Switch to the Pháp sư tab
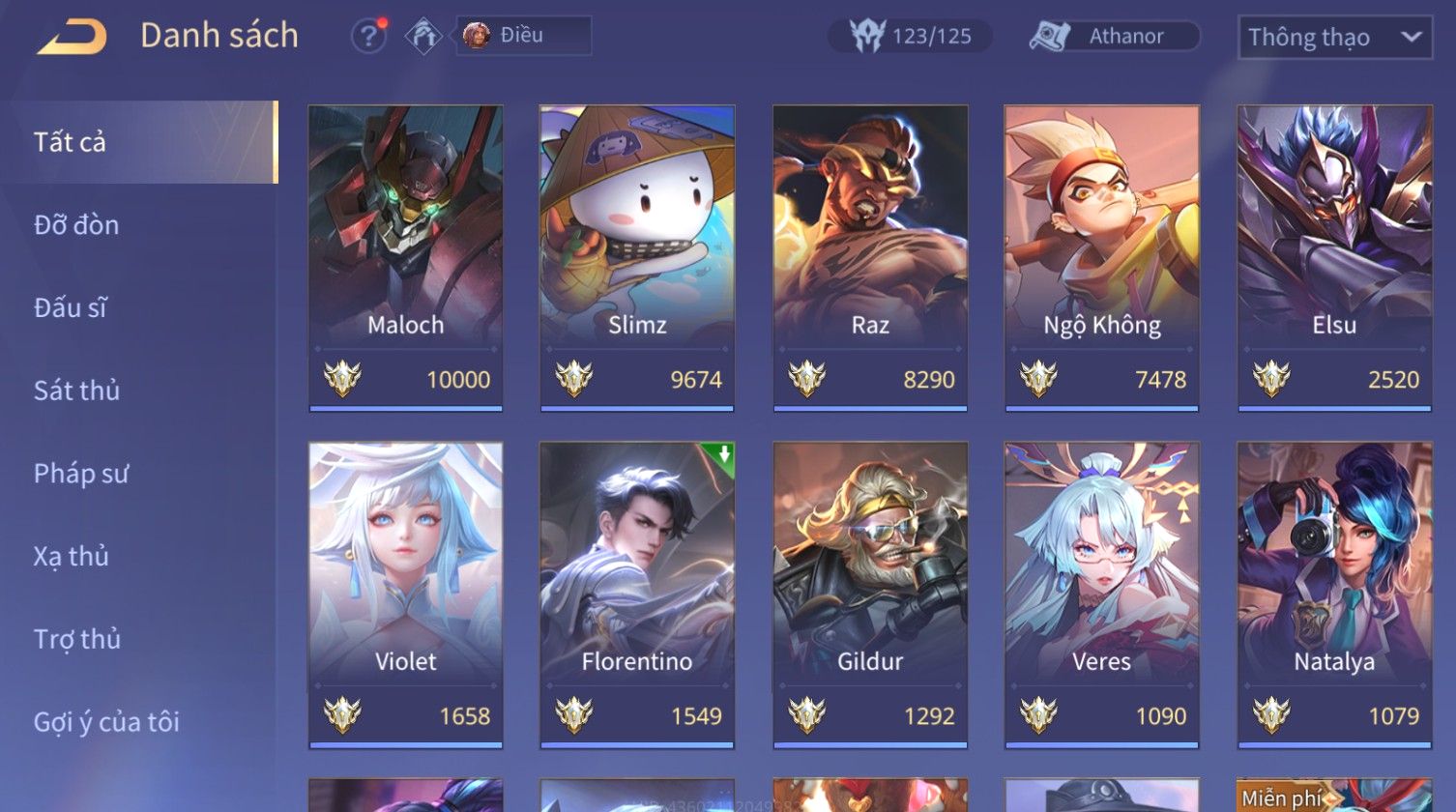 coord(80,474)
